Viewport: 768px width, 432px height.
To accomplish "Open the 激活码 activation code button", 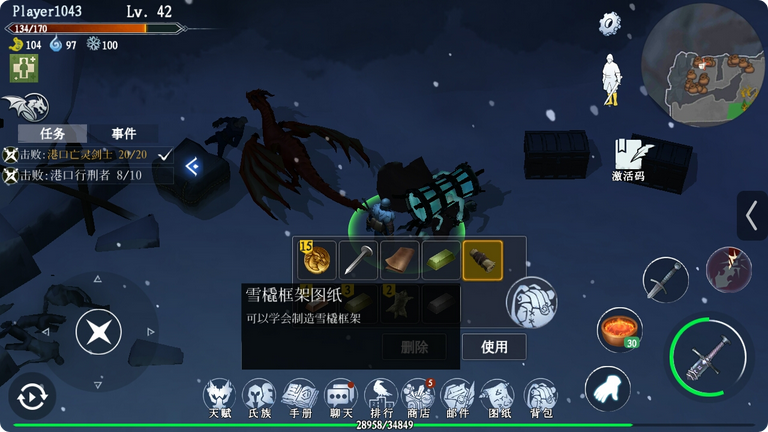I will [x=628, y=160].
